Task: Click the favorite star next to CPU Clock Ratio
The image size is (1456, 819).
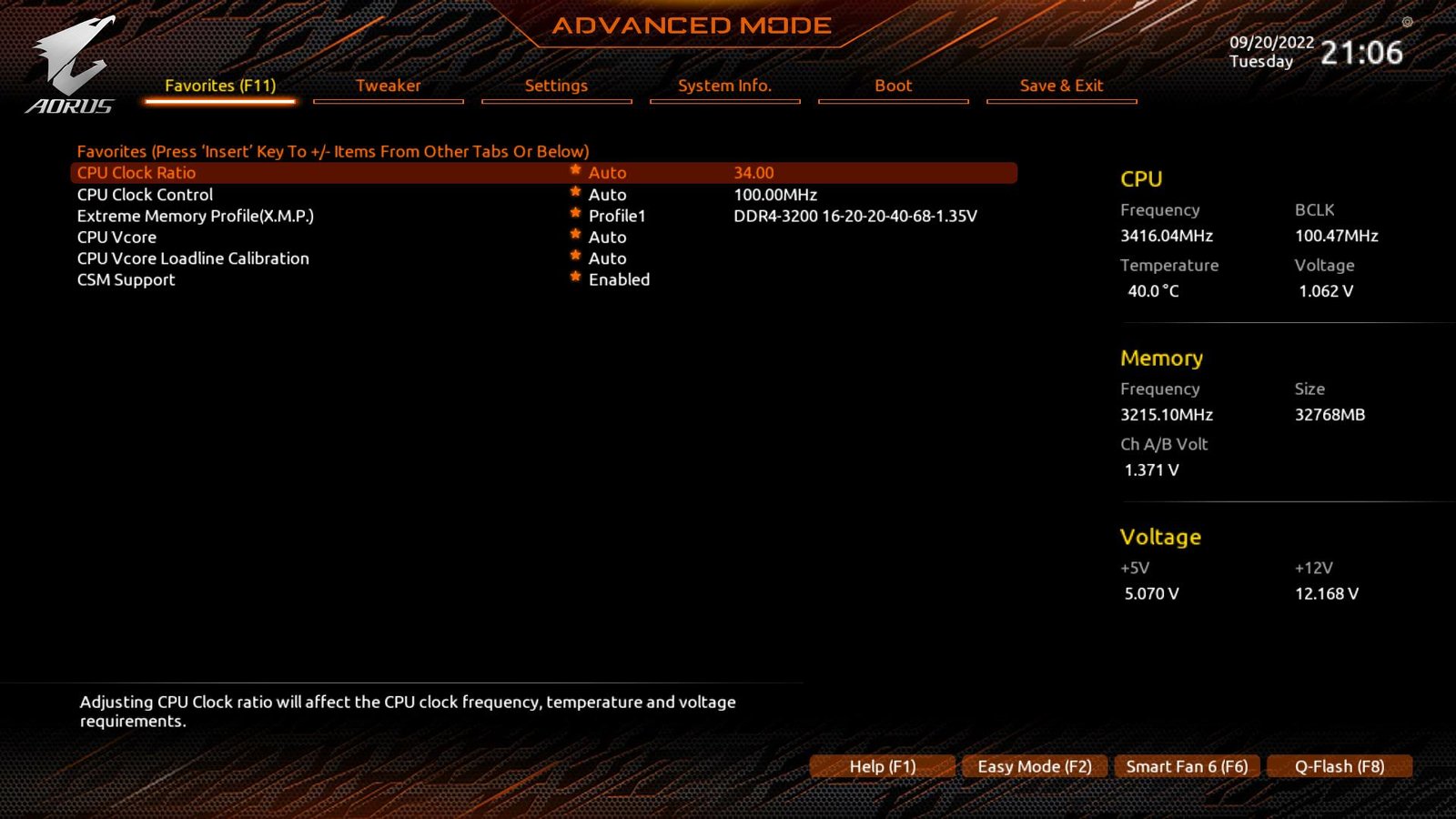Action: [575, 172]
